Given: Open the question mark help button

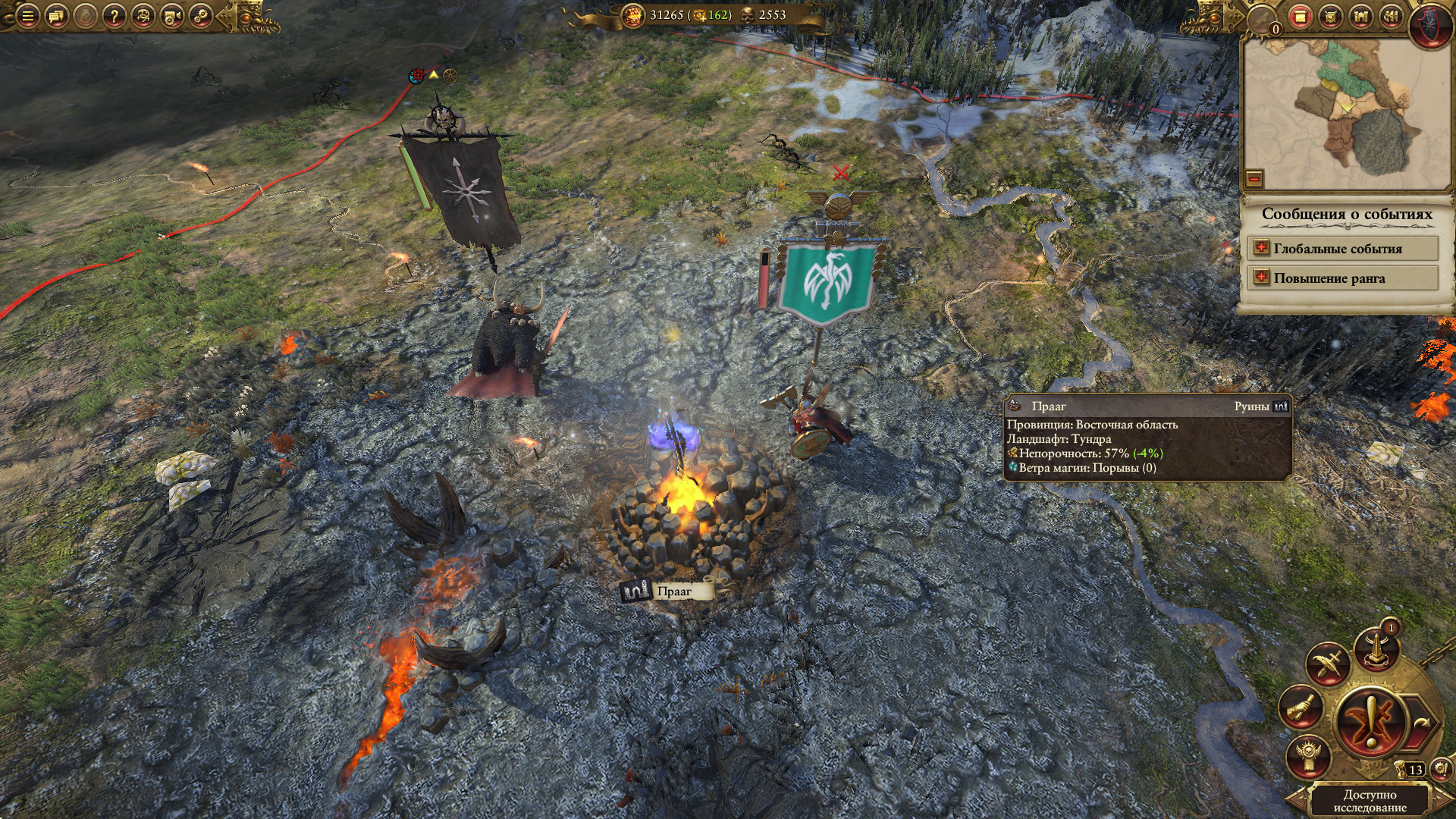Looking at the screenshot, I should (114, 16).
